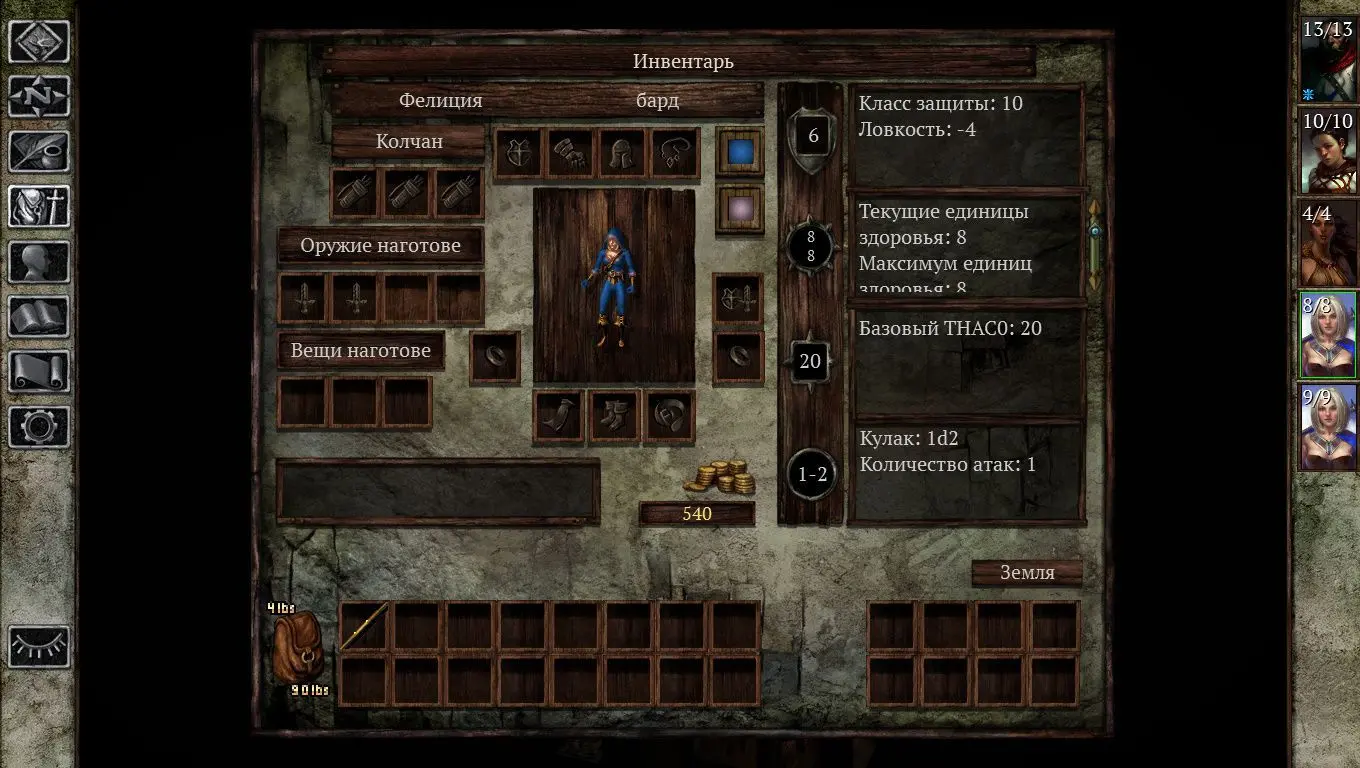
Task: Select the party portrait showing 9/9
Action: 1328,428
